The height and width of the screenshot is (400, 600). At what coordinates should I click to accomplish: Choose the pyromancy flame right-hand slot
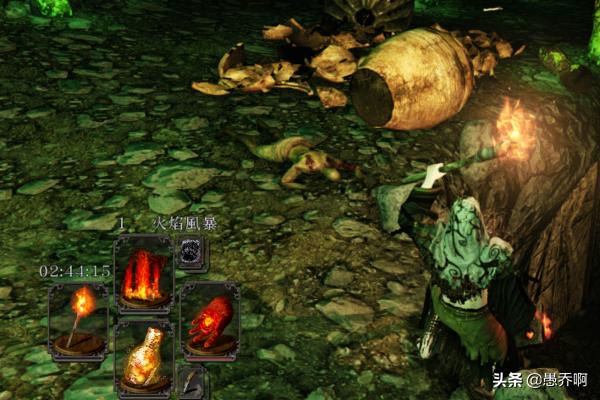209,319
